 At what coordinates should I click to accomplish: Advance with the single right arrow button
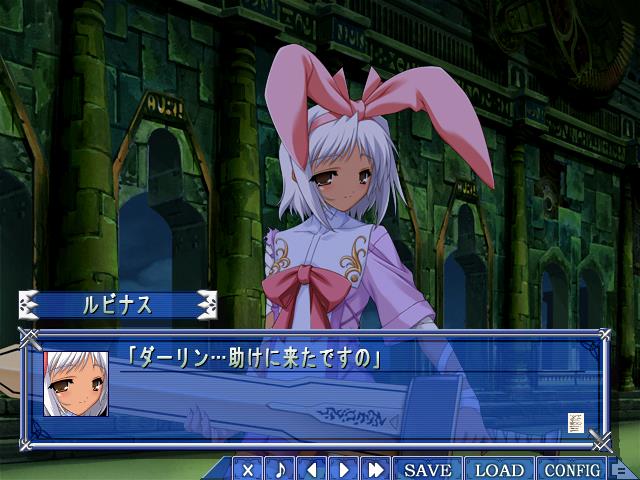click(x=343, y=469)
